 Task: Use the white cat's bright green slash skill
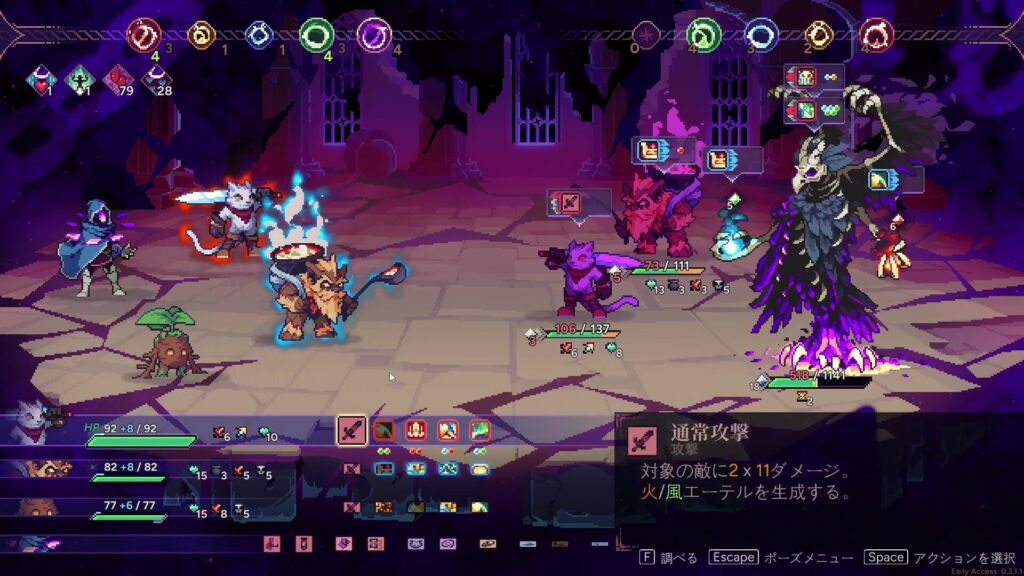[x=480, y=431]
